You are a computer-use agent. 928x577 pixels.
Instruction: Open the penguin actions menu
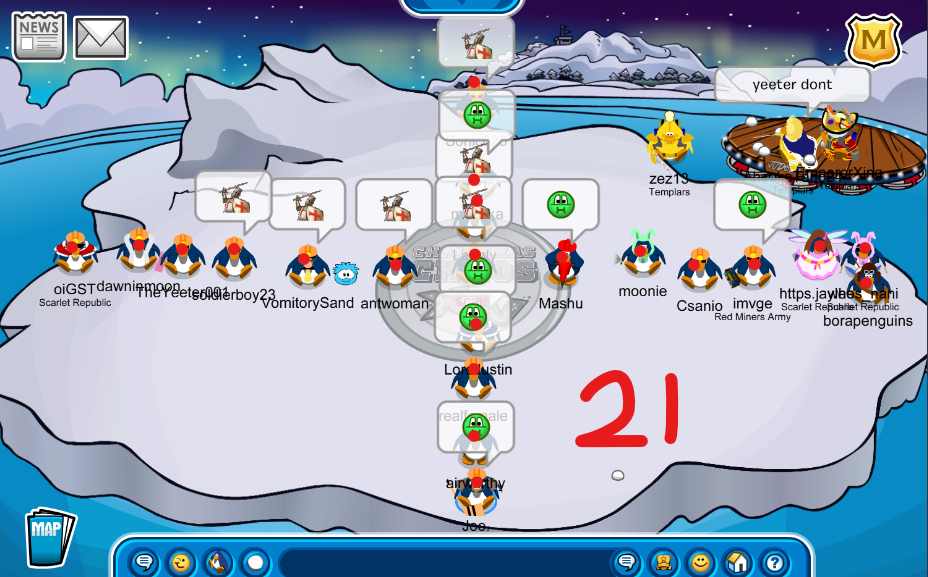[217, 562]
